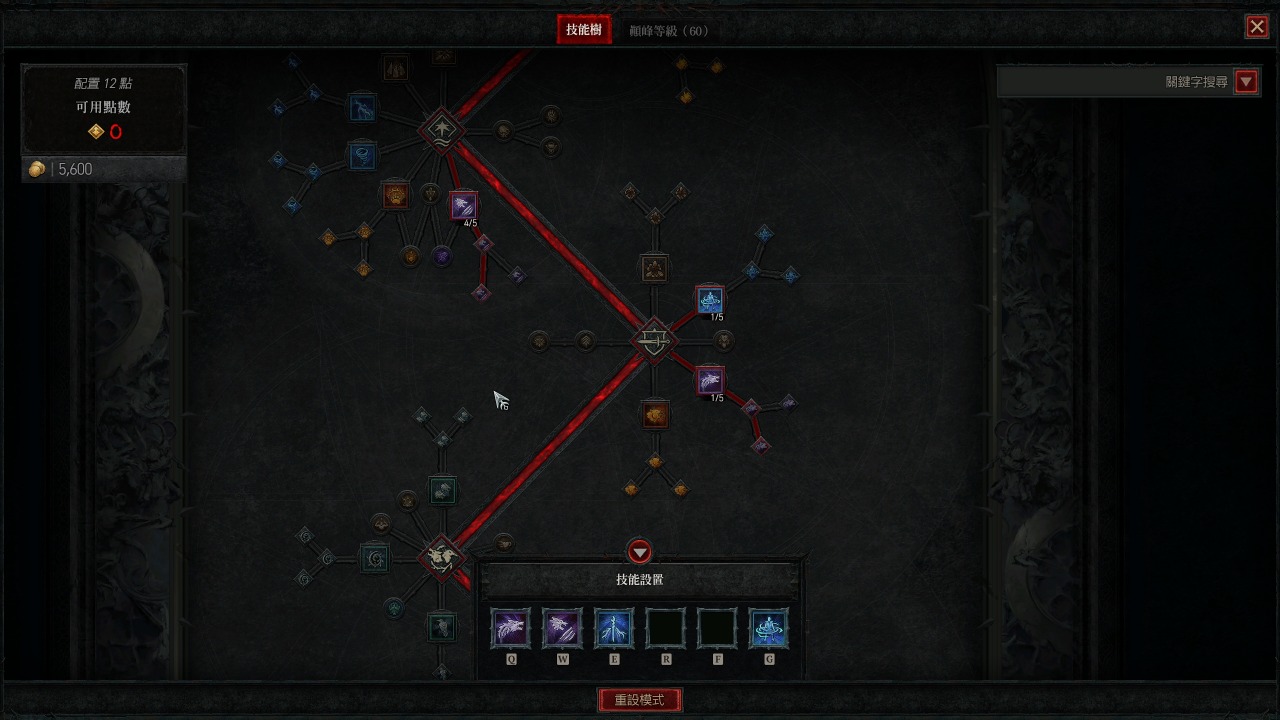Select the blue skill node ranked 1/5
This screenshot has height=720, width=1280.
710,299
